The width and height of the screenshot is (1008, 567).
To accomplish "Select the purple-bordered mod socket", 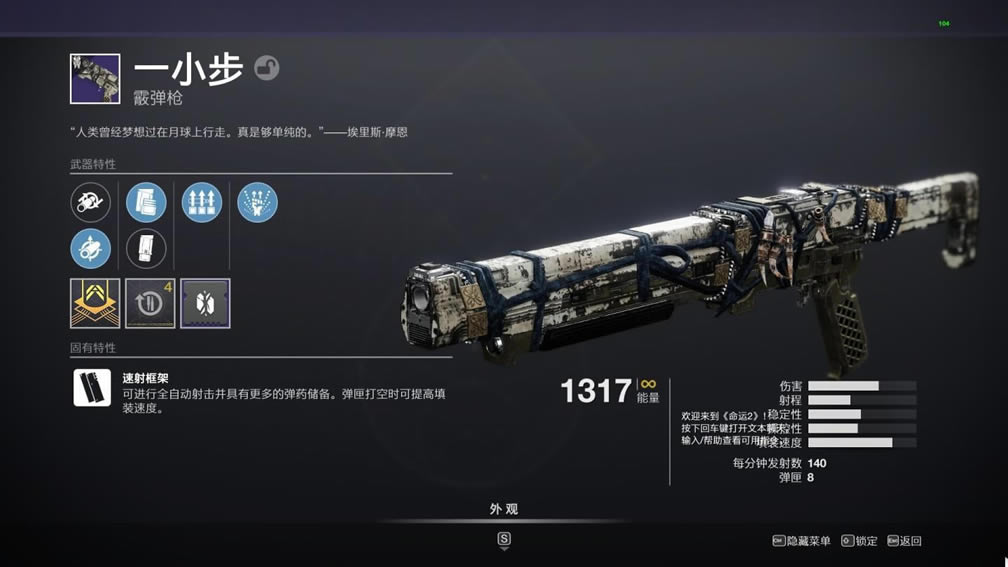I will pos(205,303).
